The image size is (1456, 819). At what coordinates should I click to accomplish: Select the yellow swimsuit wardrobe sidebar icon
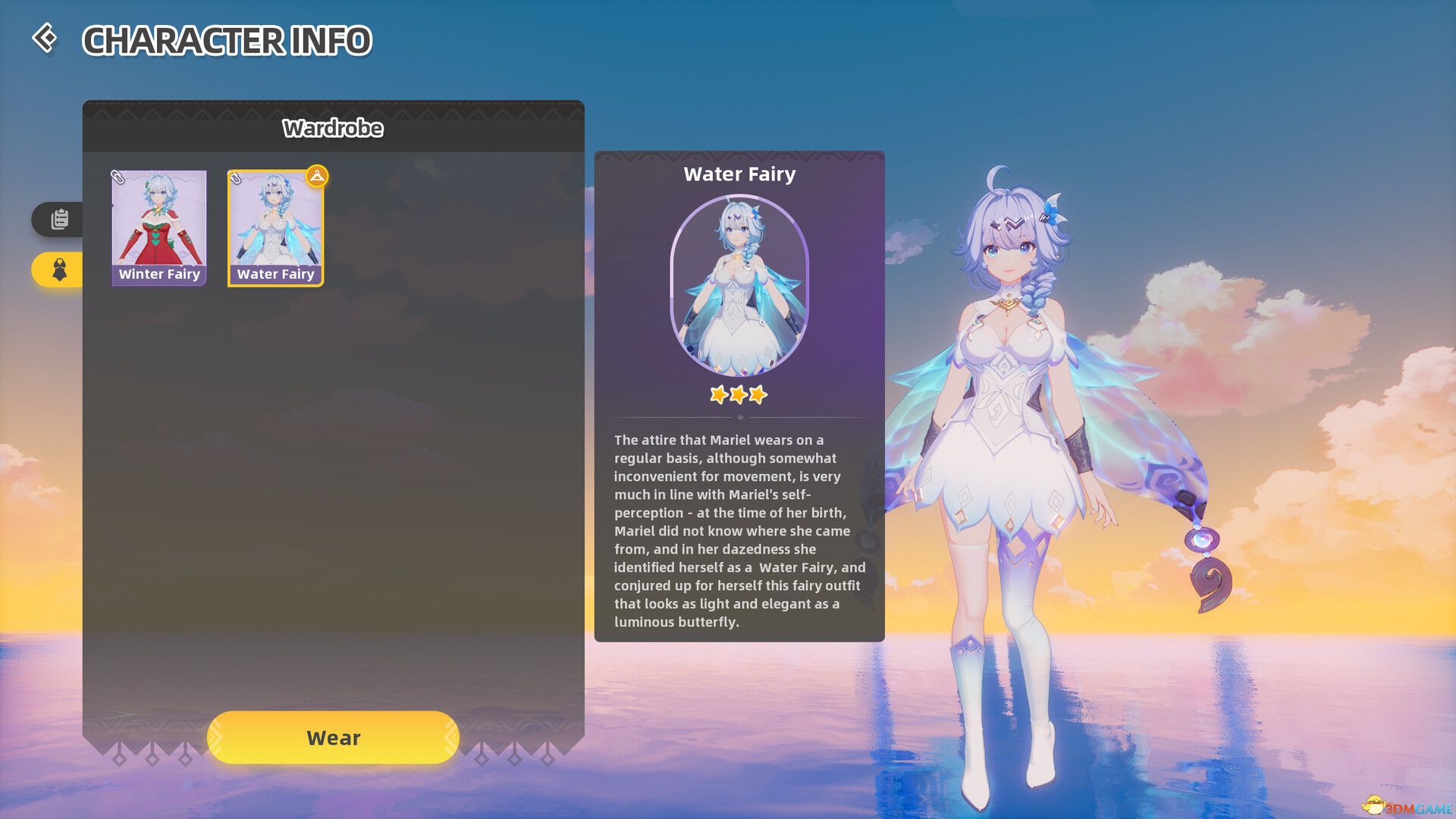tap(59, 269)
